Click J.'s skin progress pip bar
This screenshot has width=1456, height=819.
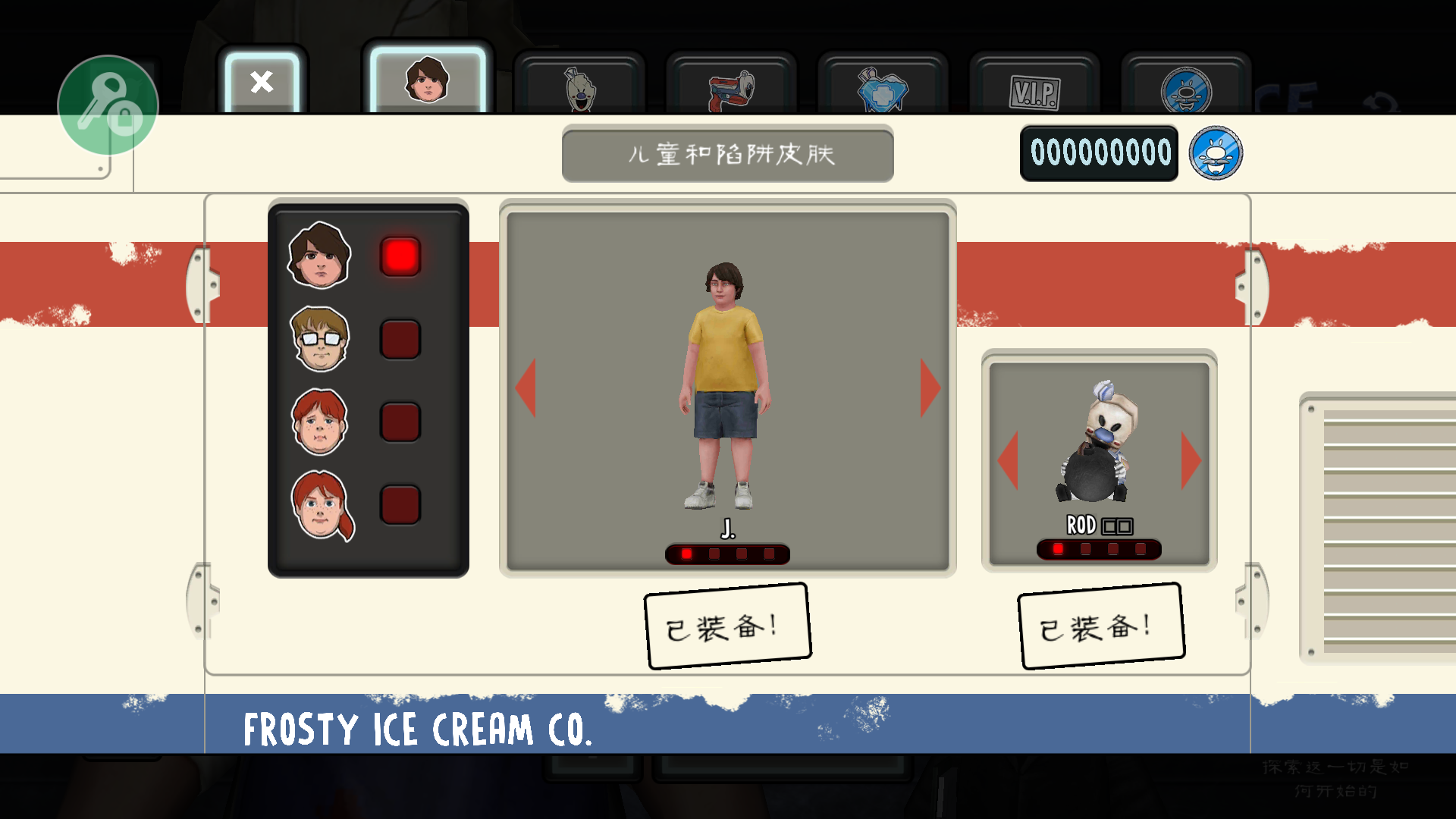pos(728,554)
